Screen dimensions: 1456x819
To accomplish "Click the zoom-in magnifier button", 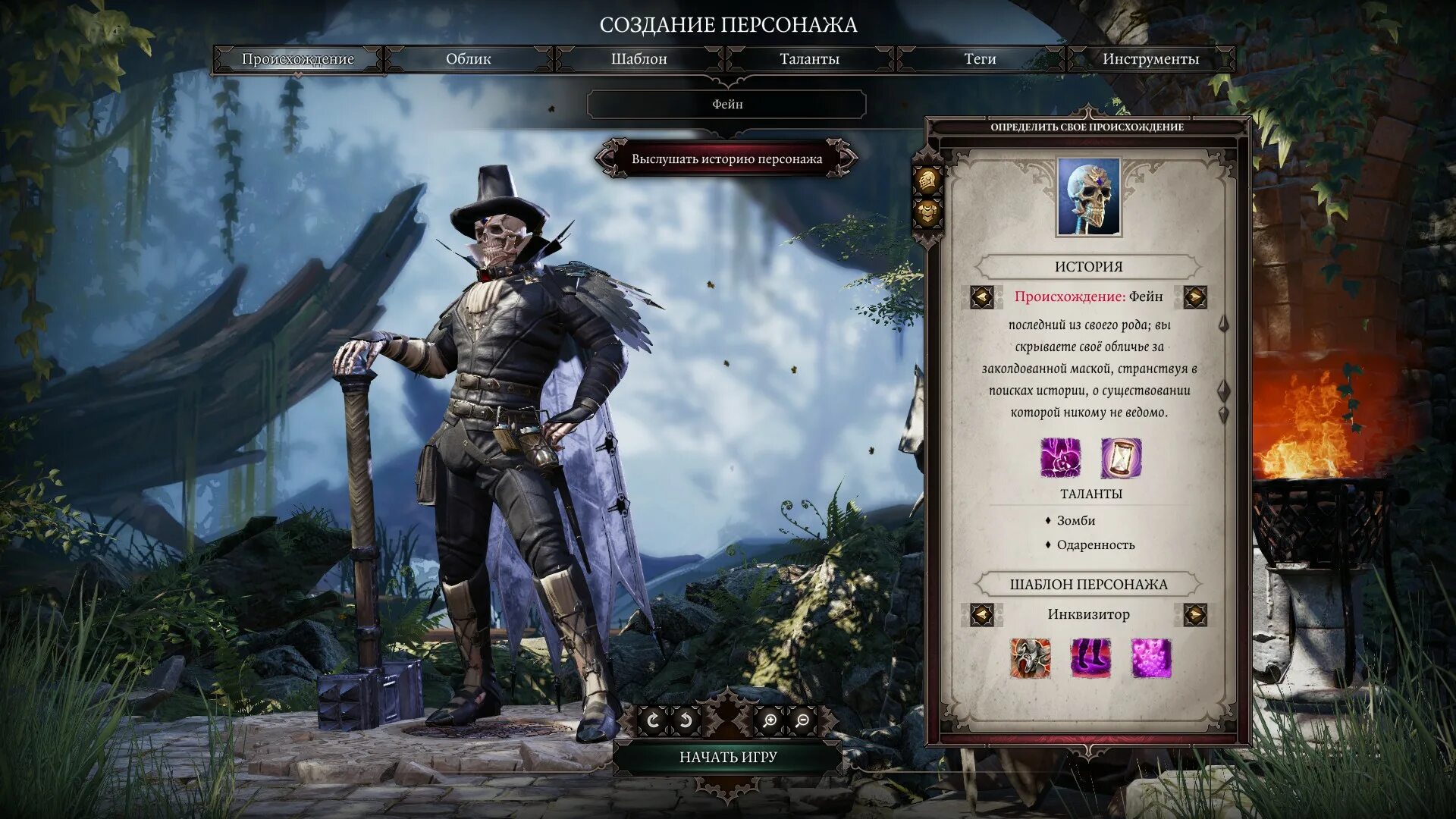I will 769,720.
